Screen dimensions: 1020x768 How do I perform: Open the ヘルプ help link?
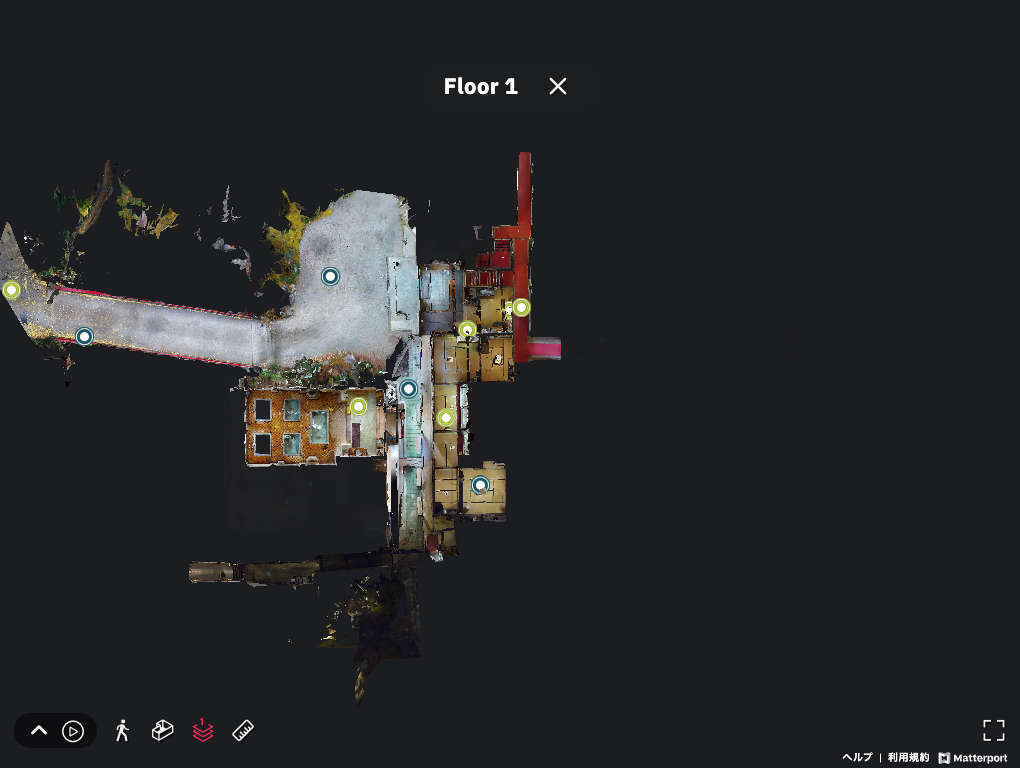pos(857,758)
